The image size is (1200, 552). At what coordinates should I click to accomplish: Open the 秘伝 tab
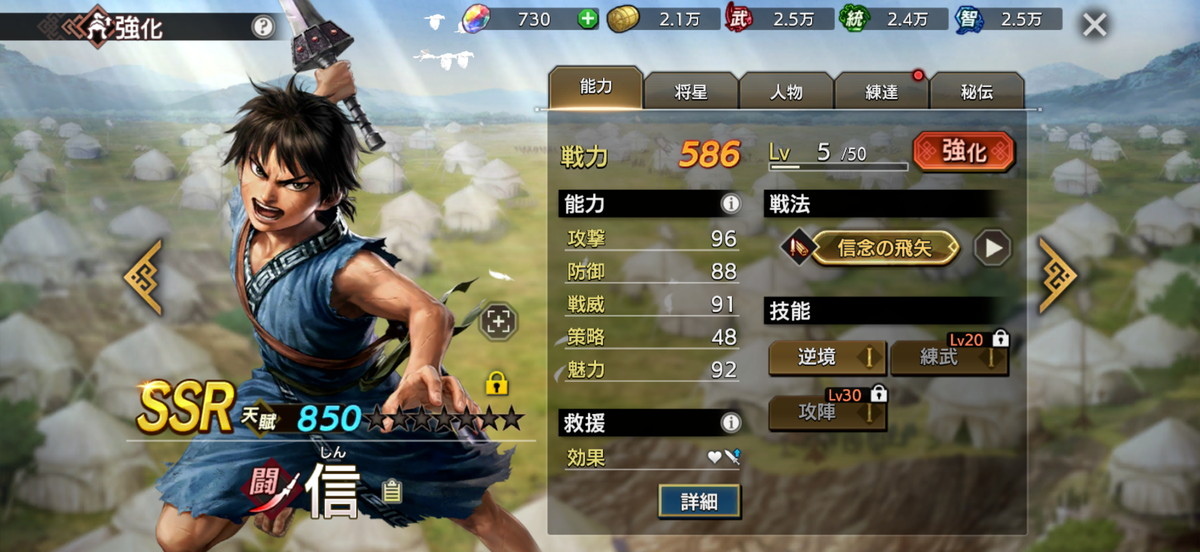[977, 92]
